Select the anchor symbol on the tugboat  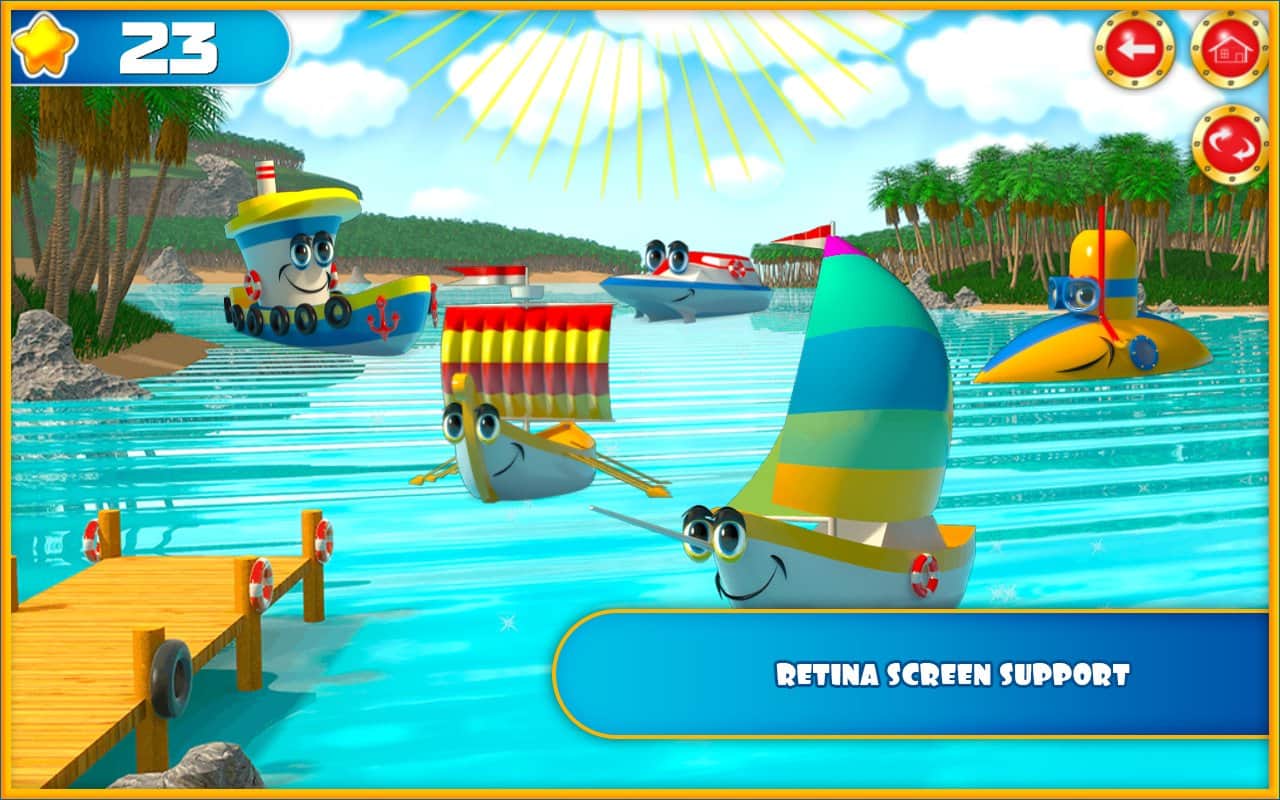click(383, 318)
